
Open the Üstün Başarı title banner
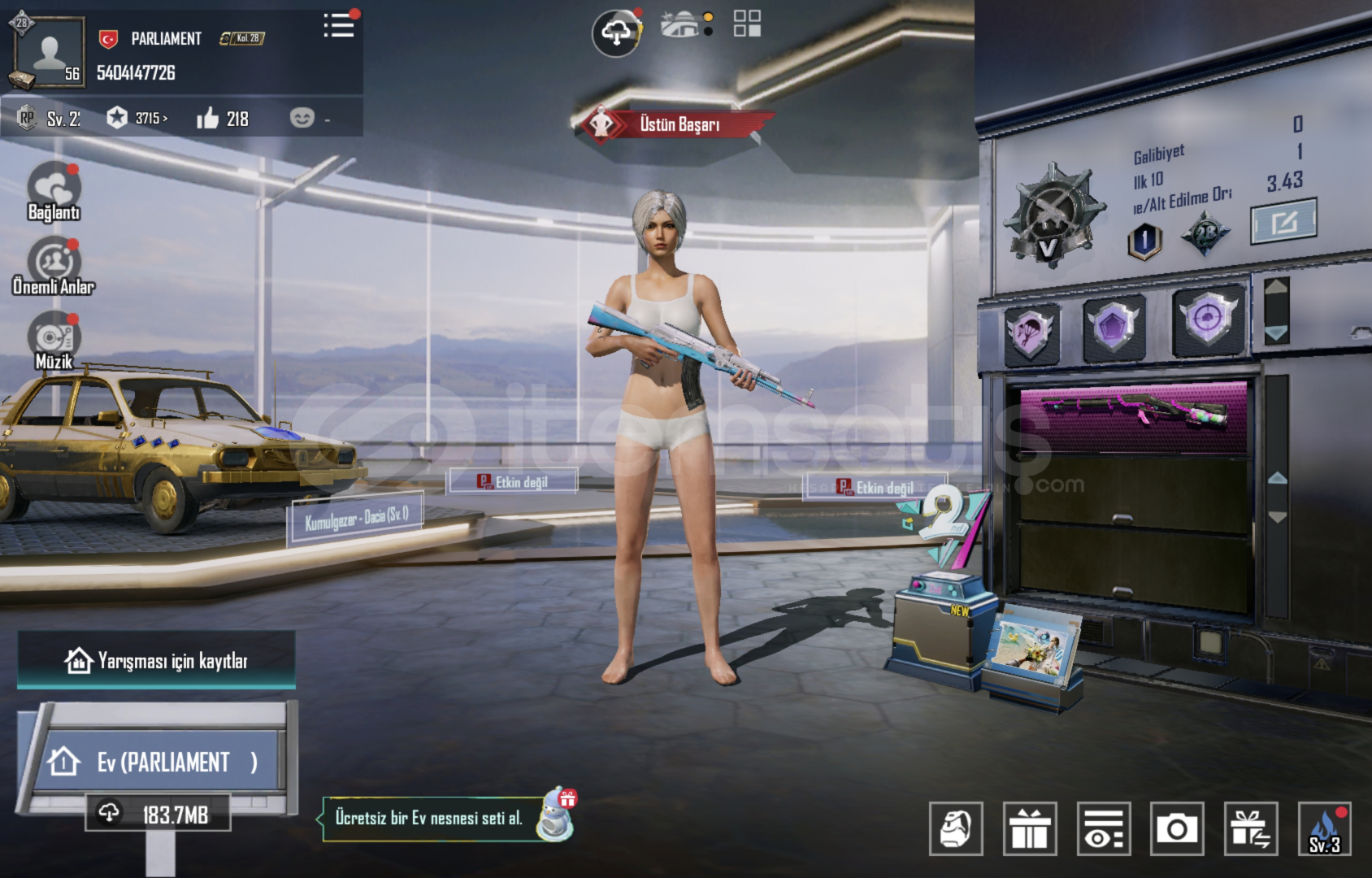676,124
